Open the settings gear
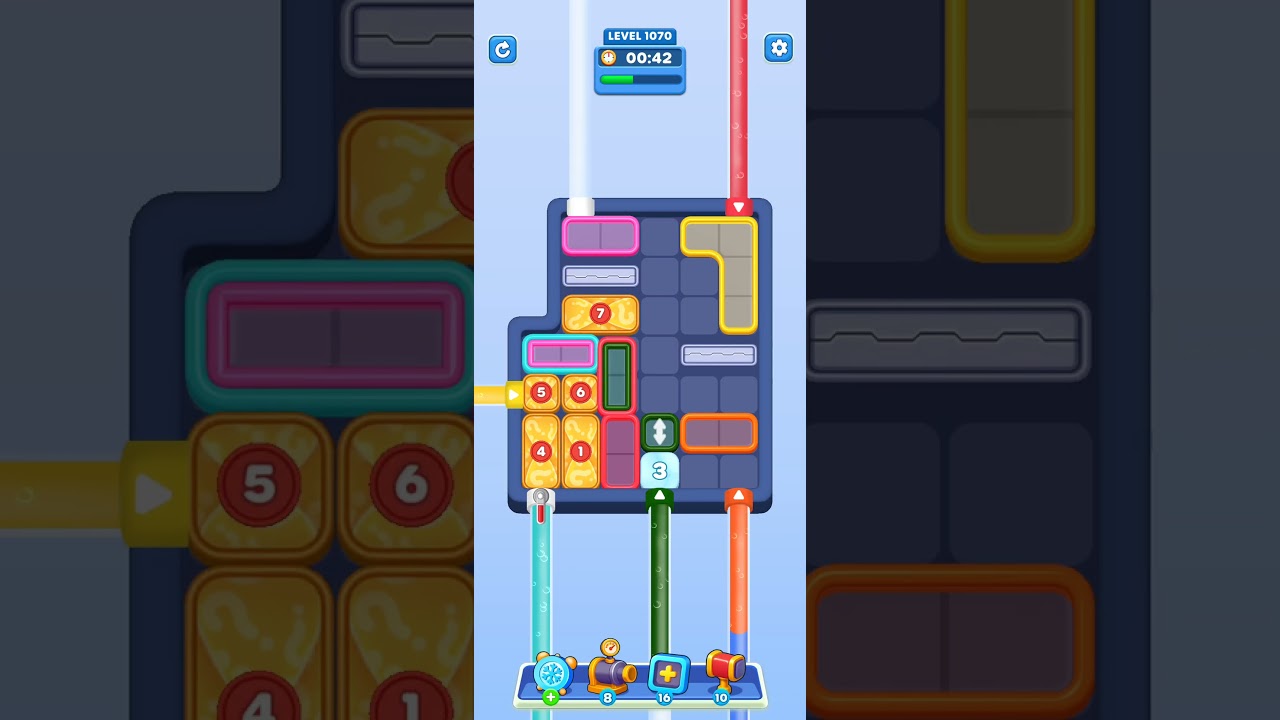 click(x=779, y=47)
